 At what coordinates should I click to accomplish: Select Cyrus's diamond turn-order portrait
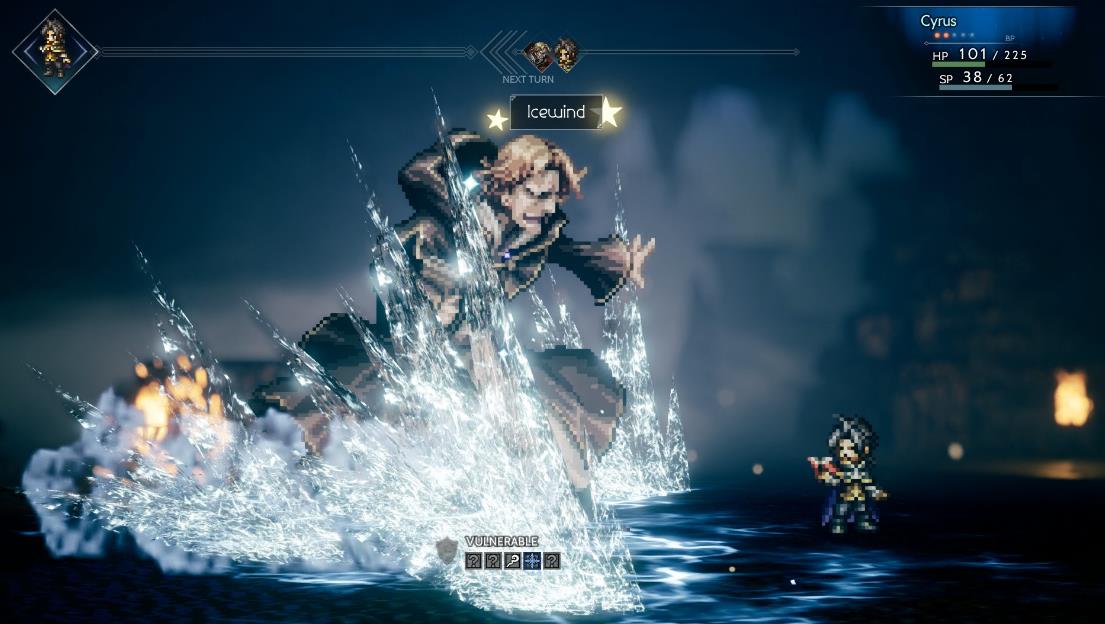[55, 51]
